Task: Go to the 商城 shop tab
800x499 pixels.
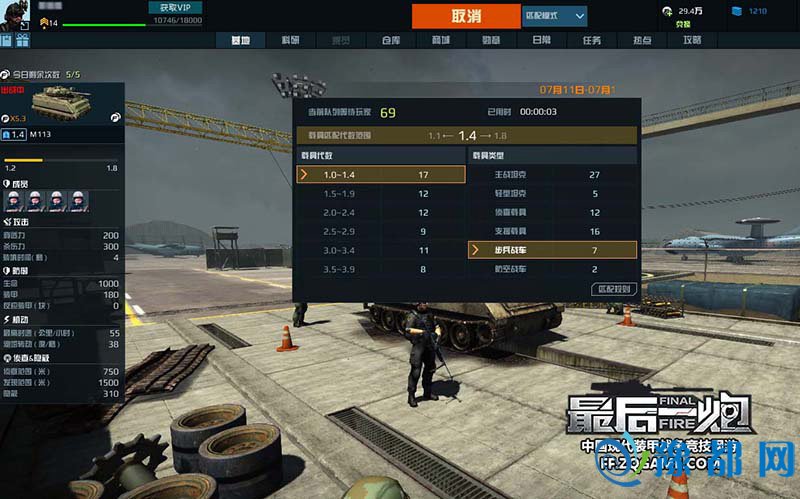Action: pos(440,40)
